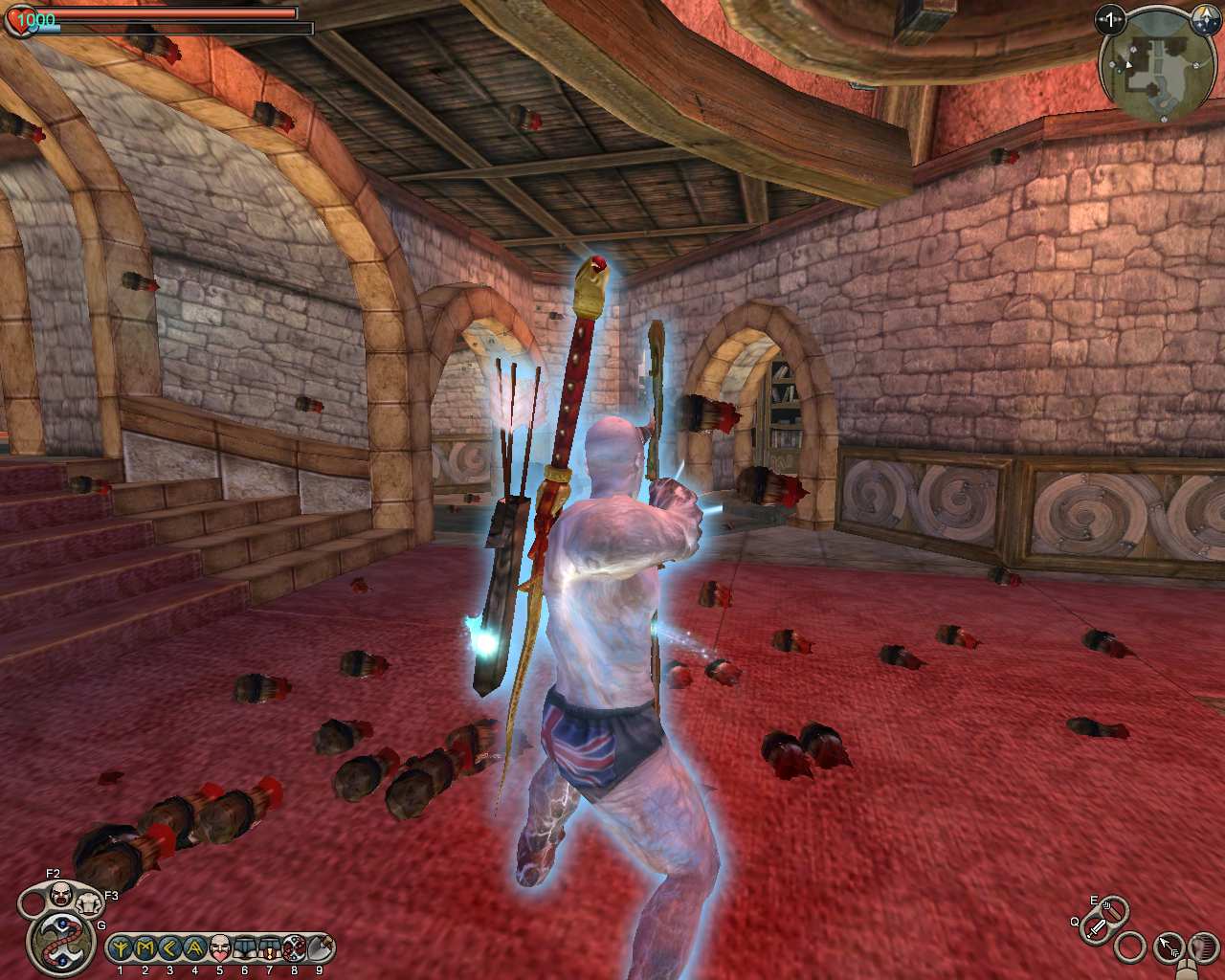This screenshot has width=1225, height=980.
Task: Select the angle-shaped rune spell slot
Action: pos(170,948)
